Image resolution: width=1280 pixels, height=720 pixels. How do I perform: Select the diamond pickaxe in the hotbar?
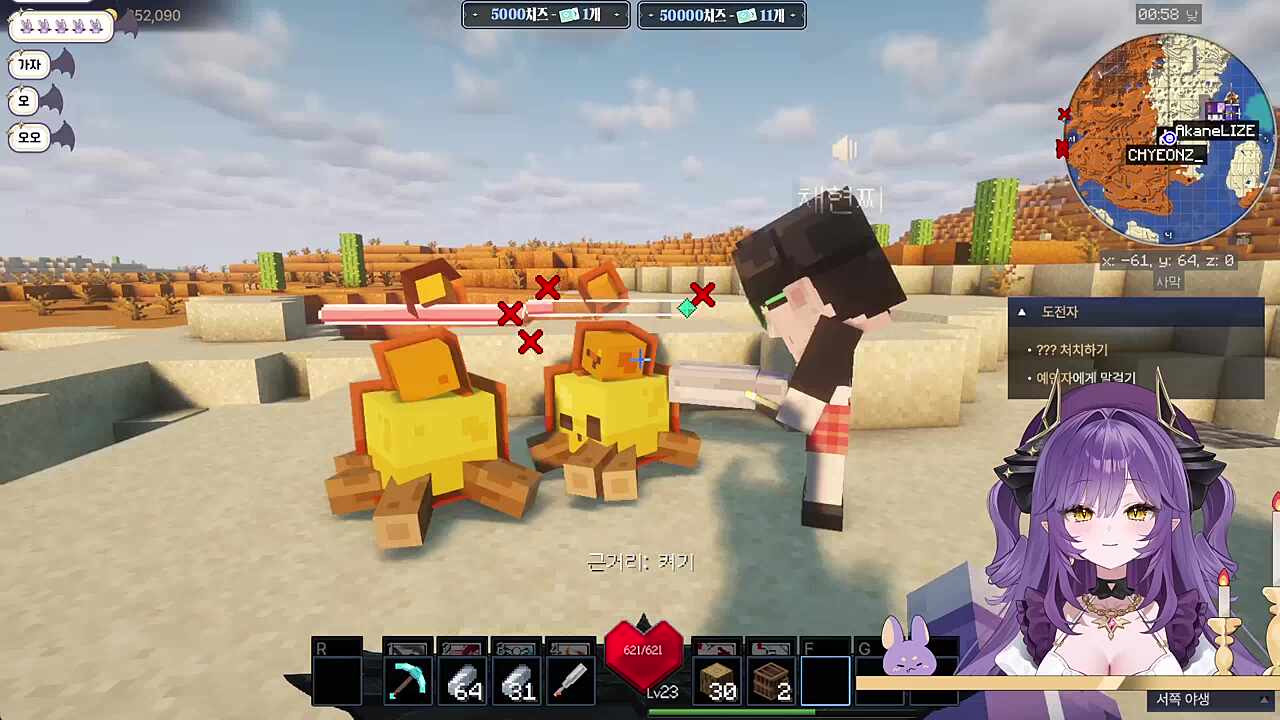coord(408,678)
